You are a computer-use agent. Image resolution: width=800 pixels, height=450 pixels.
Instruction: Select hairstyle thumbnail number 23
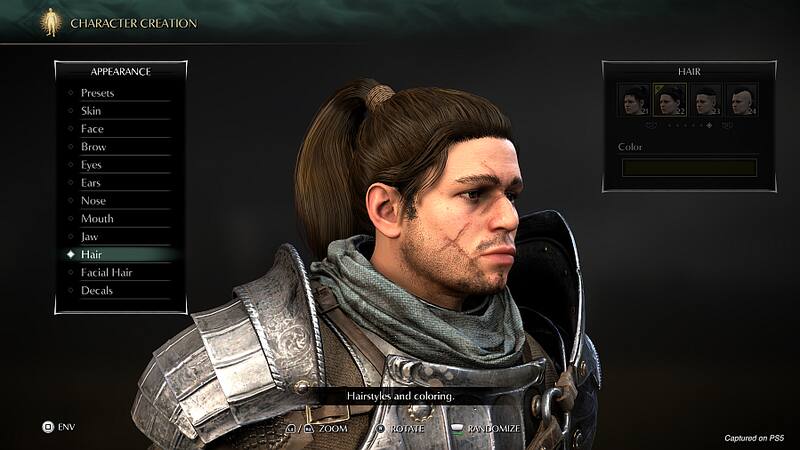click(x=705, y=99)
